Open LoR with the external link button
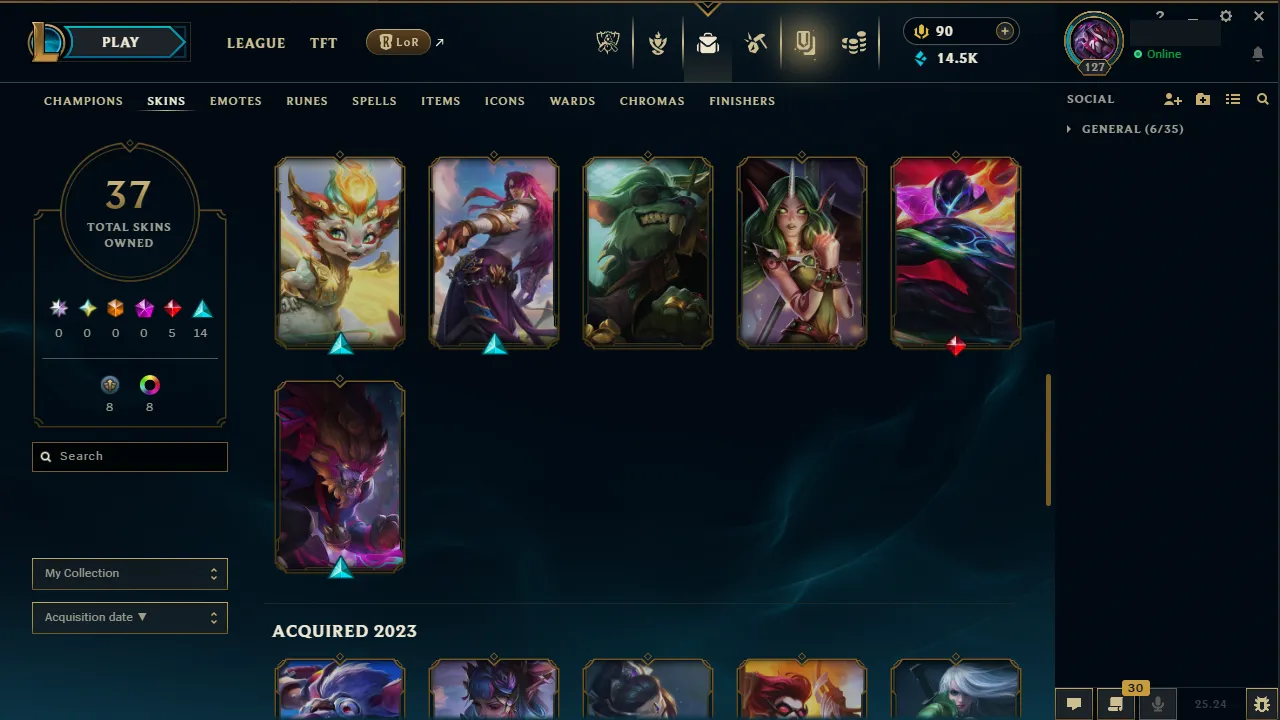The image size is (1280, 720). (x=398, y=42)
